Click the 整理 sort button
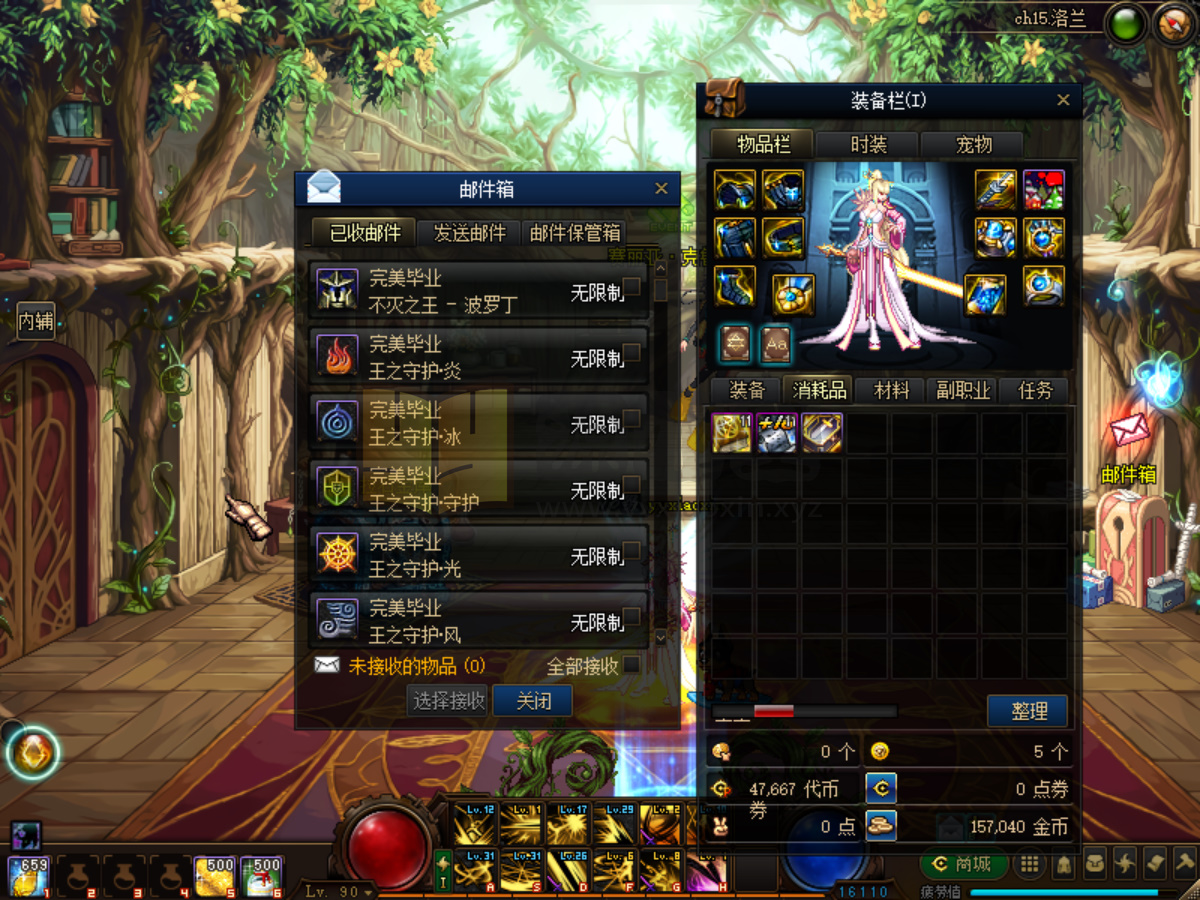 1028,711
